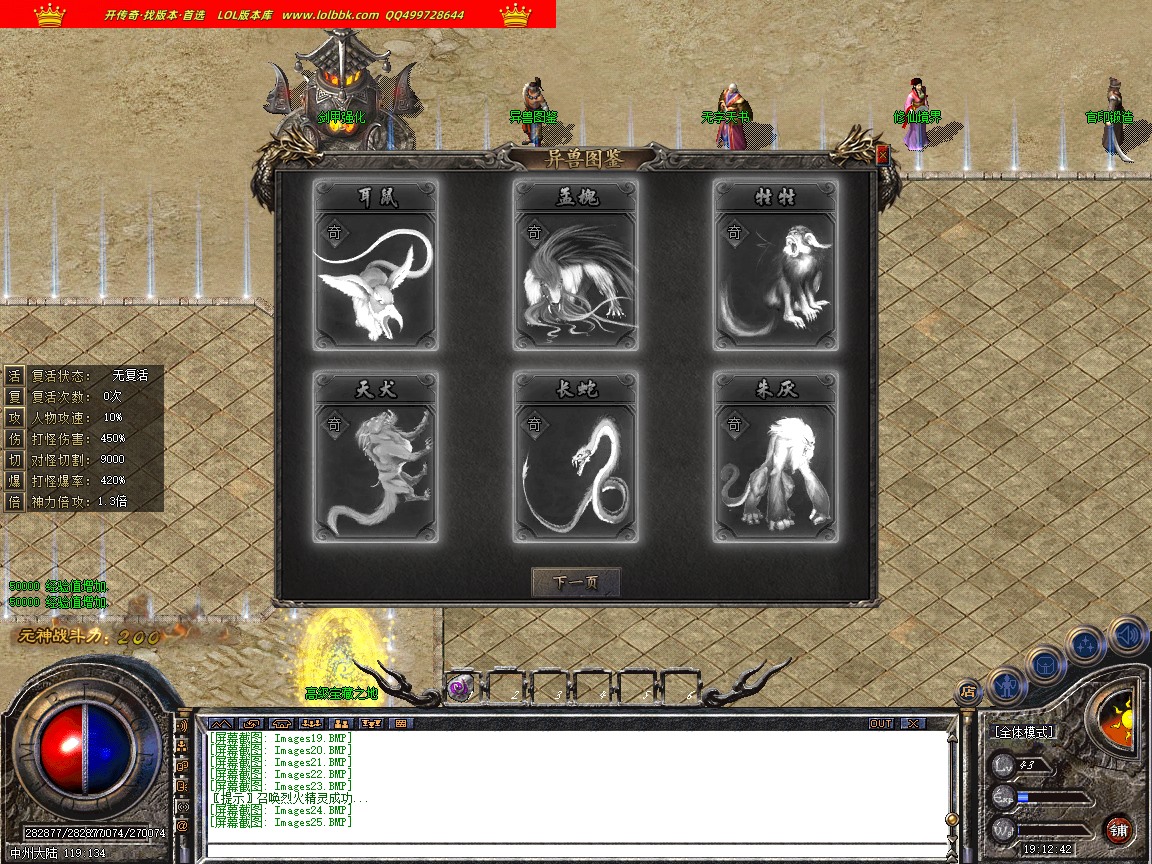Viewport: 1152px width, 864px height.
Task: Select the 朱厌 white ape card
Action: tap(776, 458)
